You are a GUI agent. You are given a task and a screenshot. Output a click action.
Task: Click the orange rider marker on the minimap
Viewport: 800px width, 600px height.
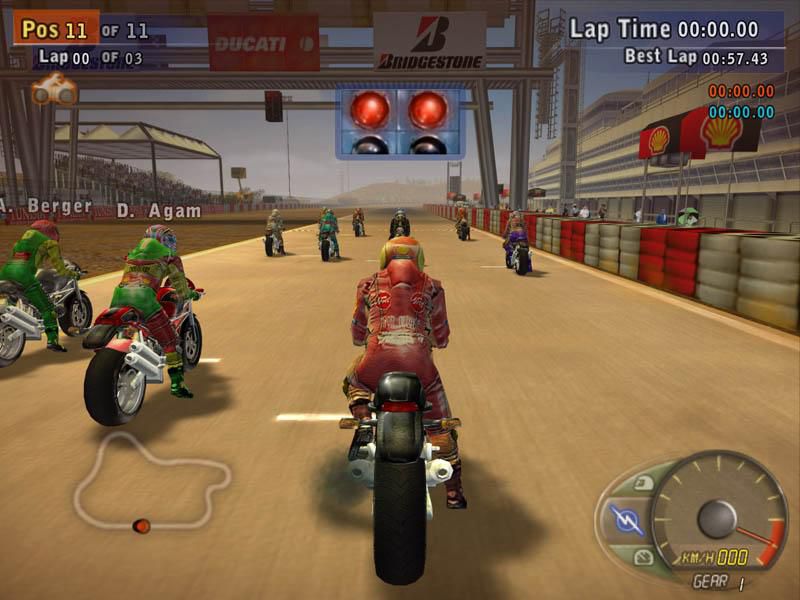tap(142, 525)
